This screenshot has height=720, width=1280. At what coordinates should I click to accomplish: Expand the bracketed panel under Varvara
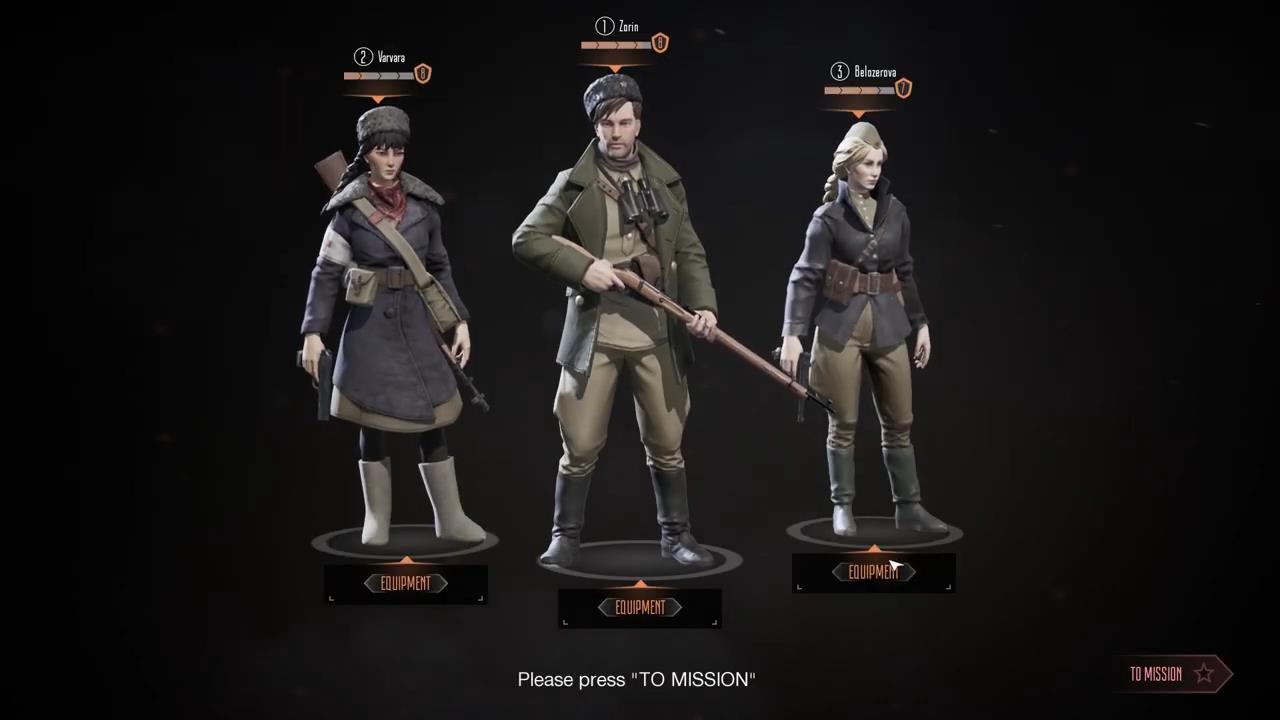[x=406, y=584]
